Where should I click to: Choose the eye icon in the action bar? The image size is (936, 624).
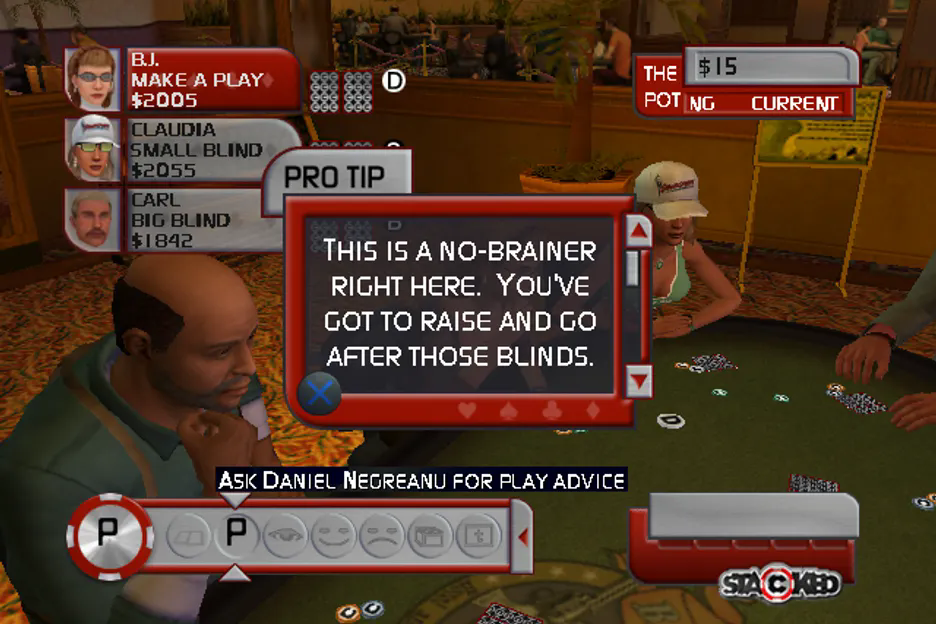[x=284, y=535]
